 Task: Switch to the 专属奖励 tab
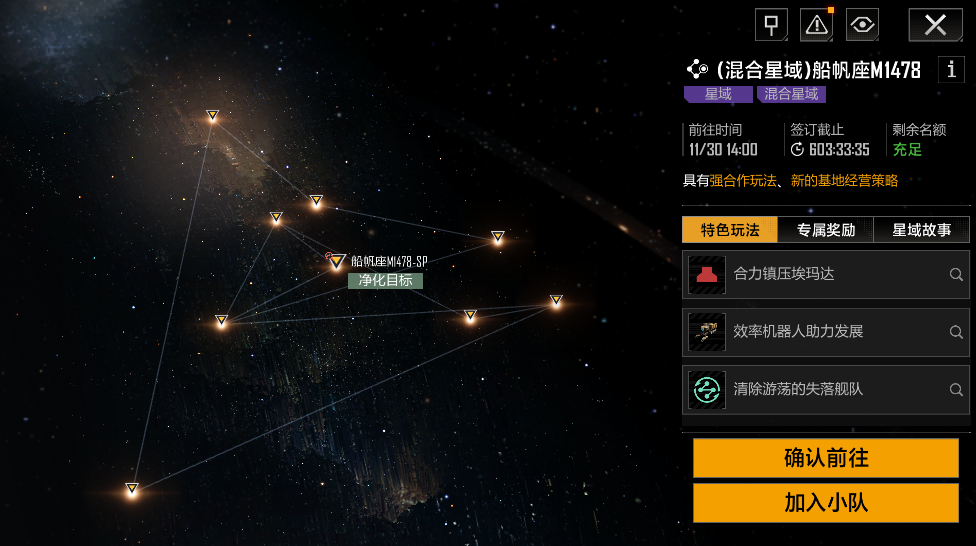pos(826,230)
